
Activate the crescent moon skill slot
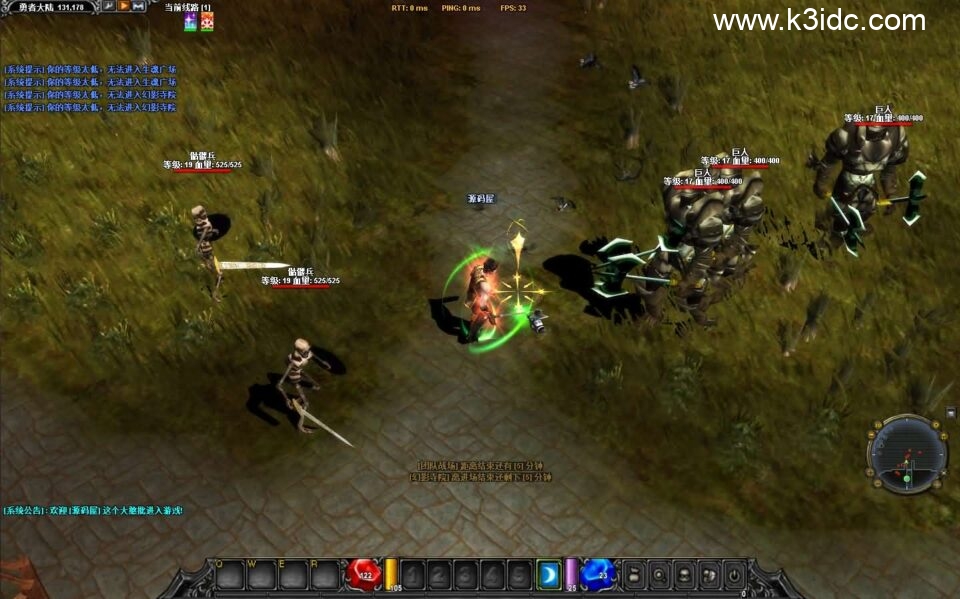[x=548, y=575]
